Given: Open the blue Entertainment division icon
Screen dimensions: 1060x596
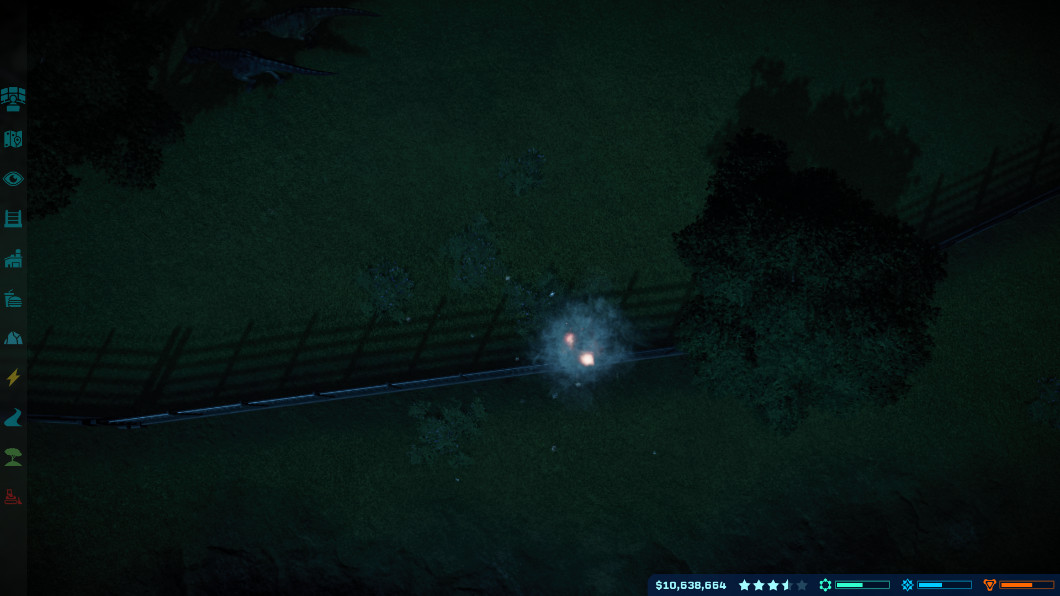Looking at the screenshot, I should click(907, 585).
